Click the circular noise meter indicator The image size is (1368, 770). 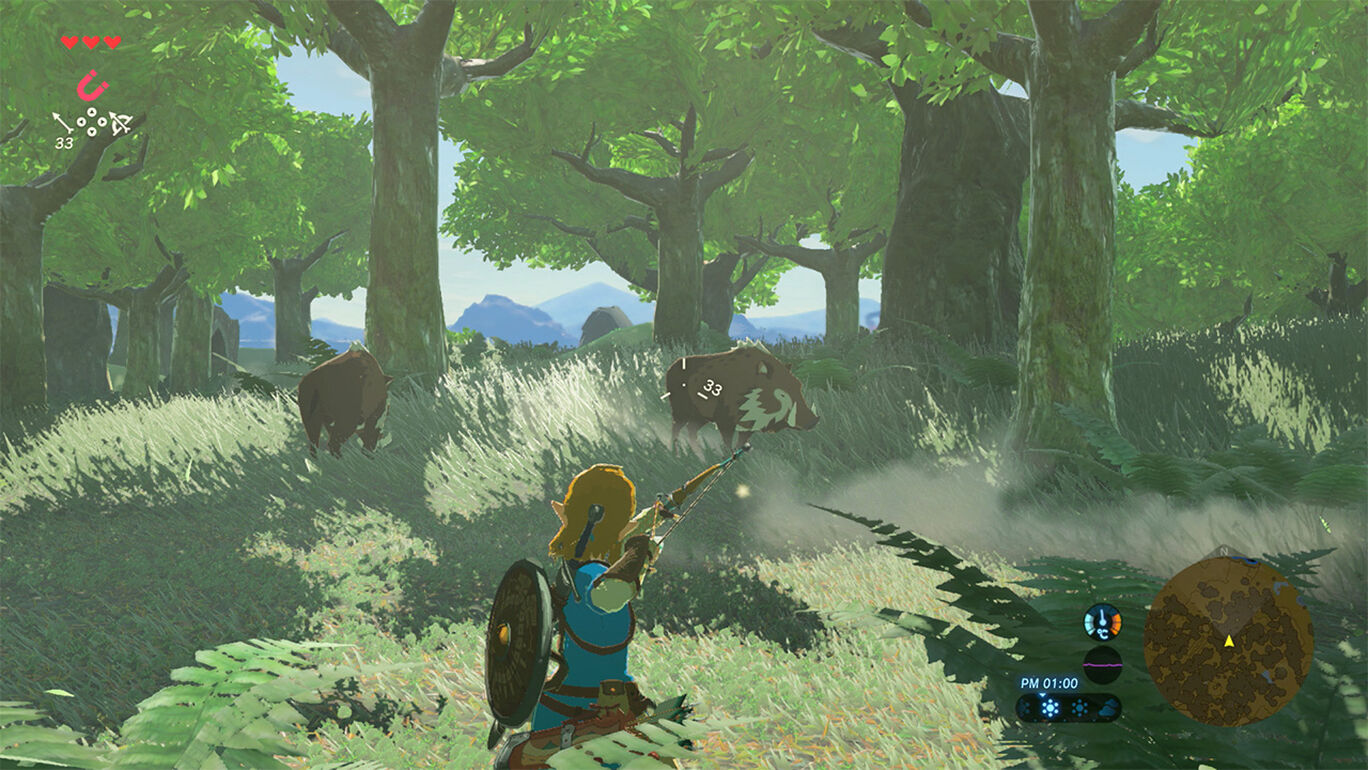[1102, 663]
